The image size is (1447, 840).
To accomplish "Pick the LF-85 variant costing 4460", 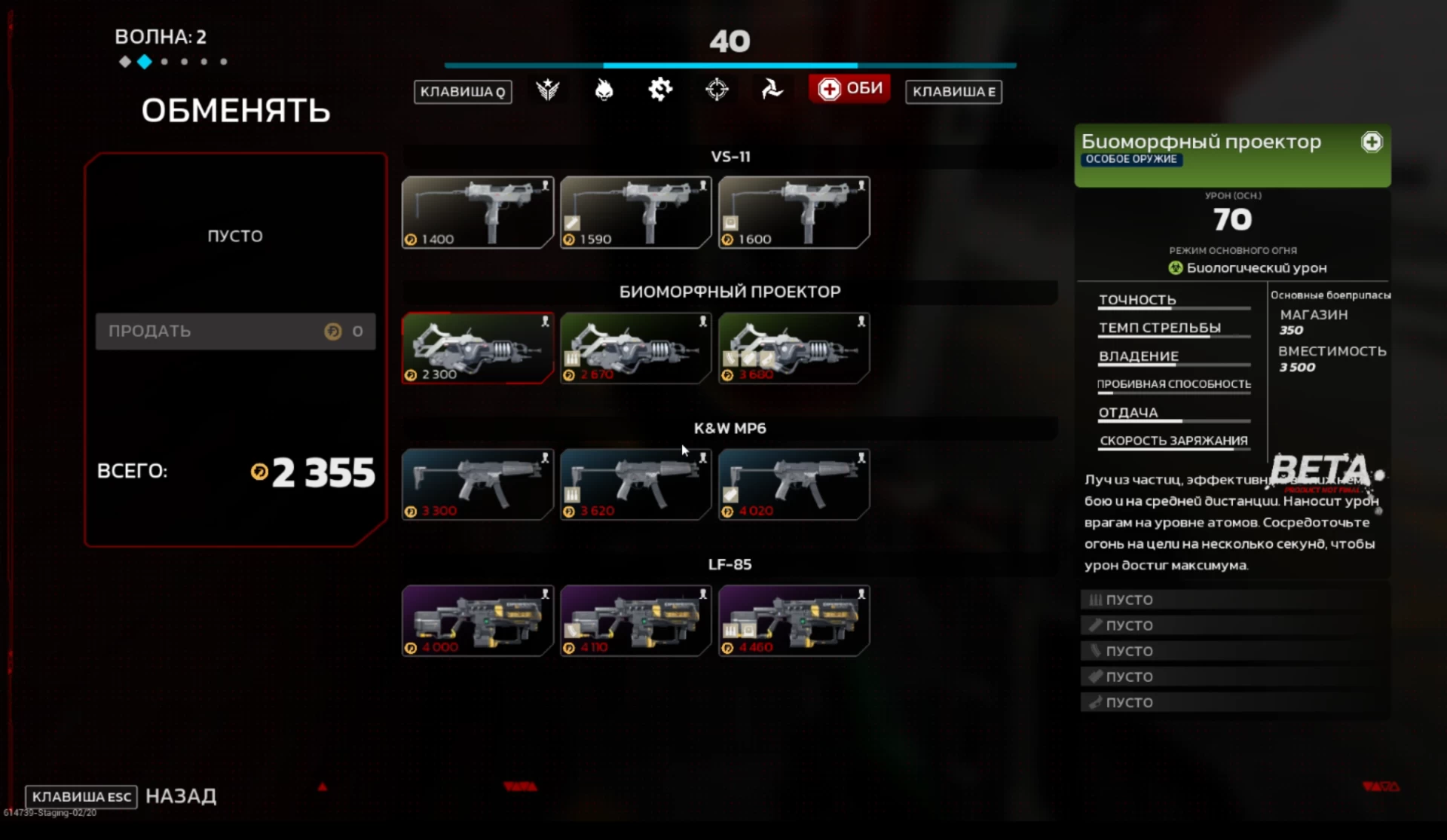I will tap(794, 621).
